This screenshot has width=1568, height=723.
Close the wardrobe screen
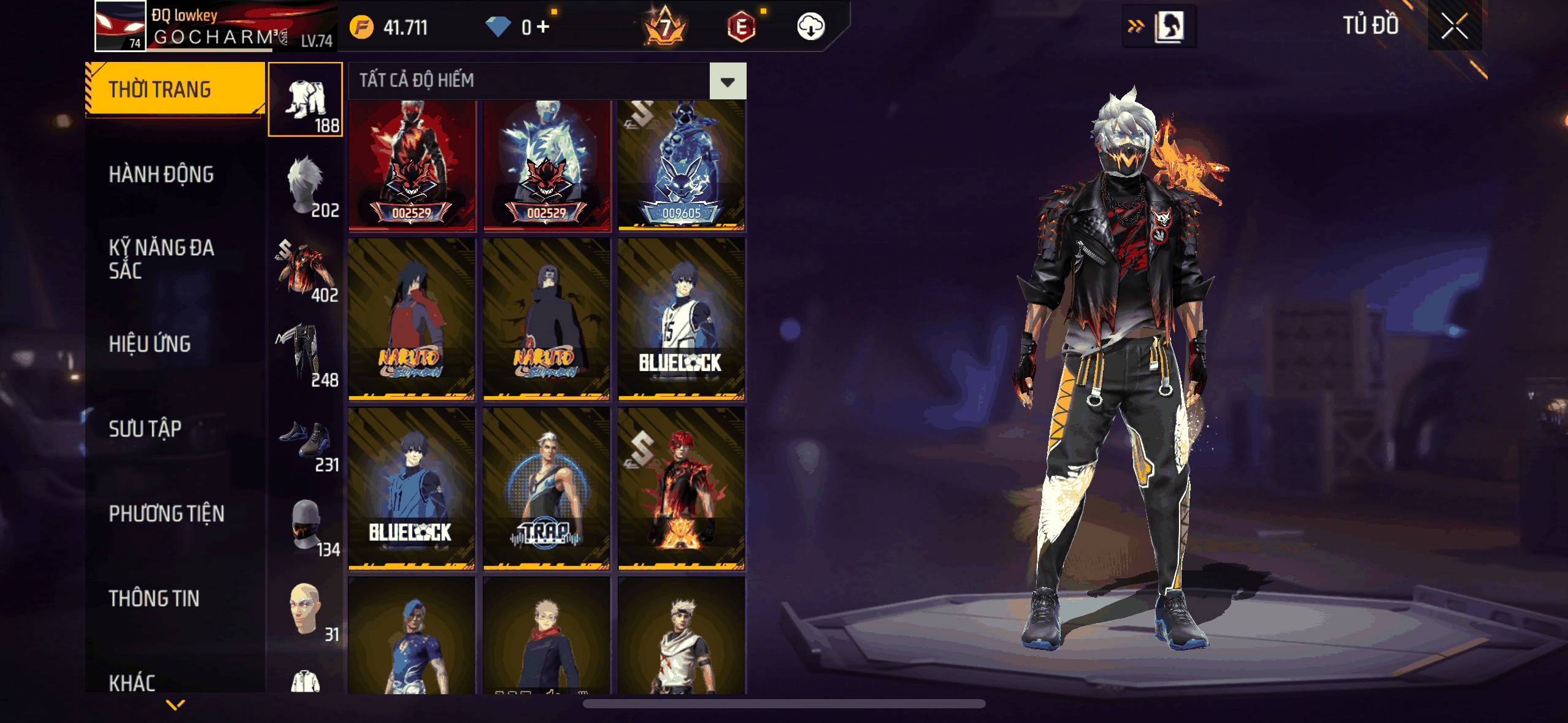click(1454, 26)
